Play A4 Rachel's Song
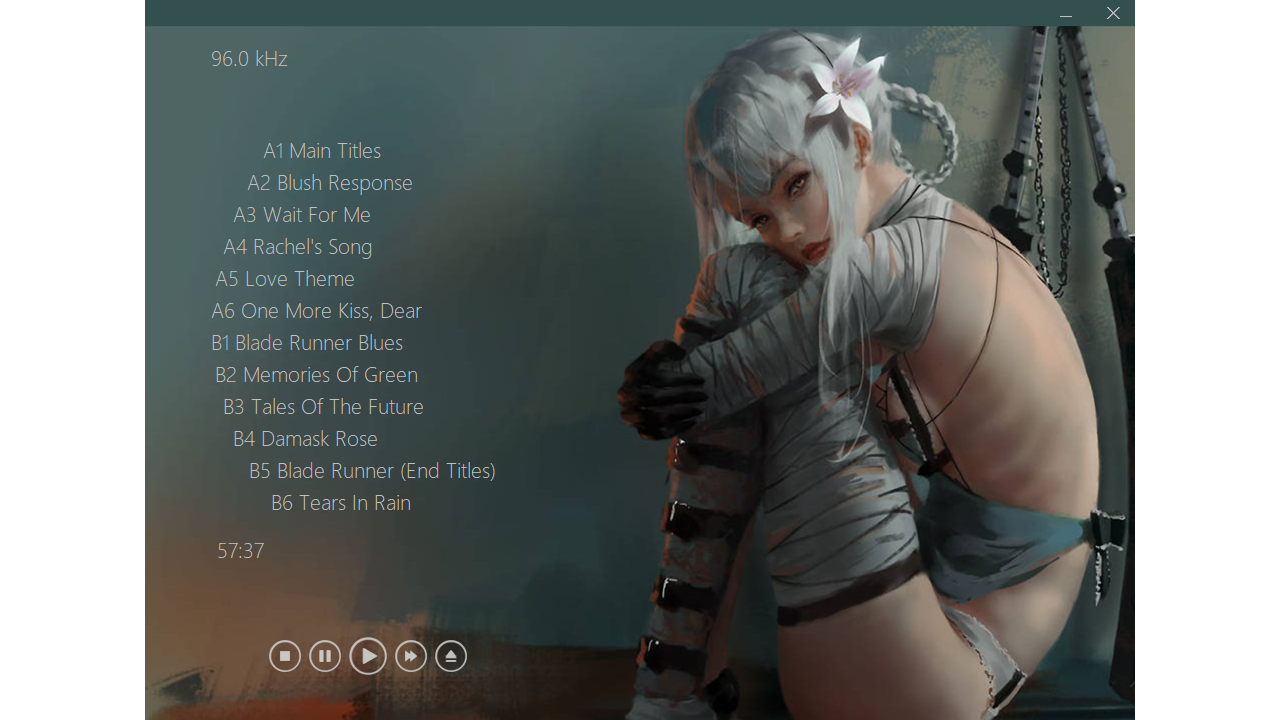This screenshot has width=1280, height=720. 298,247
